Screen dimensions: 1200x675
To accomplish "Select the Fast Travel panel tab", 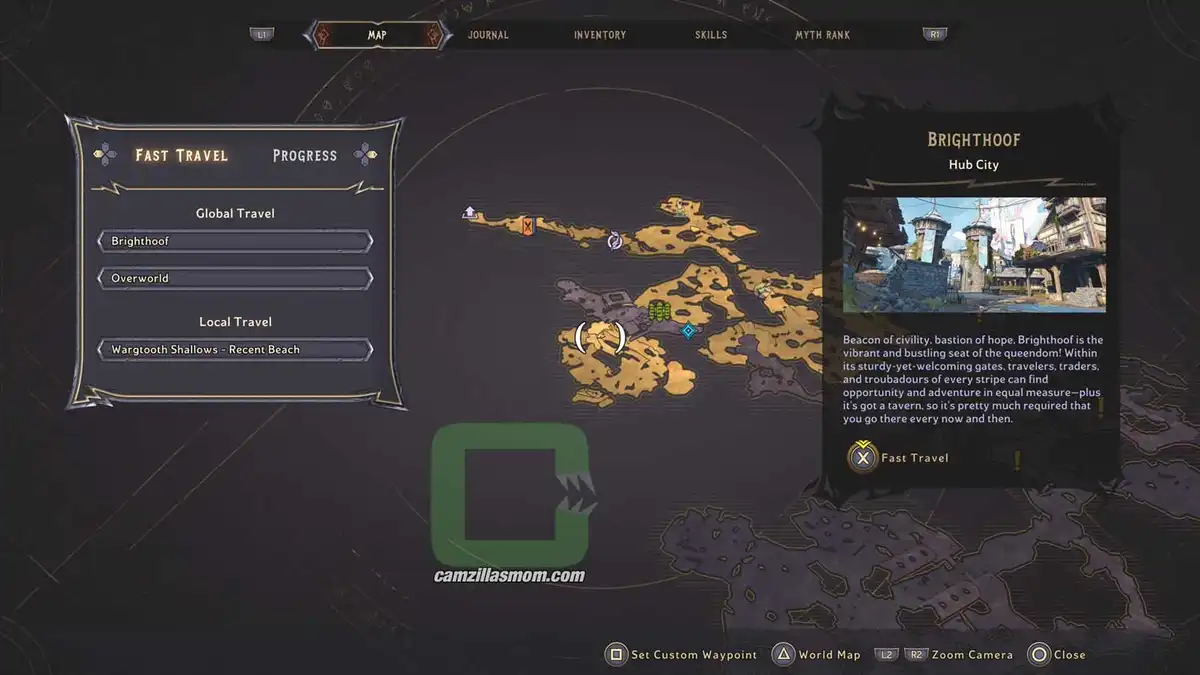I will pyautogui.click(x=182, y=155).
